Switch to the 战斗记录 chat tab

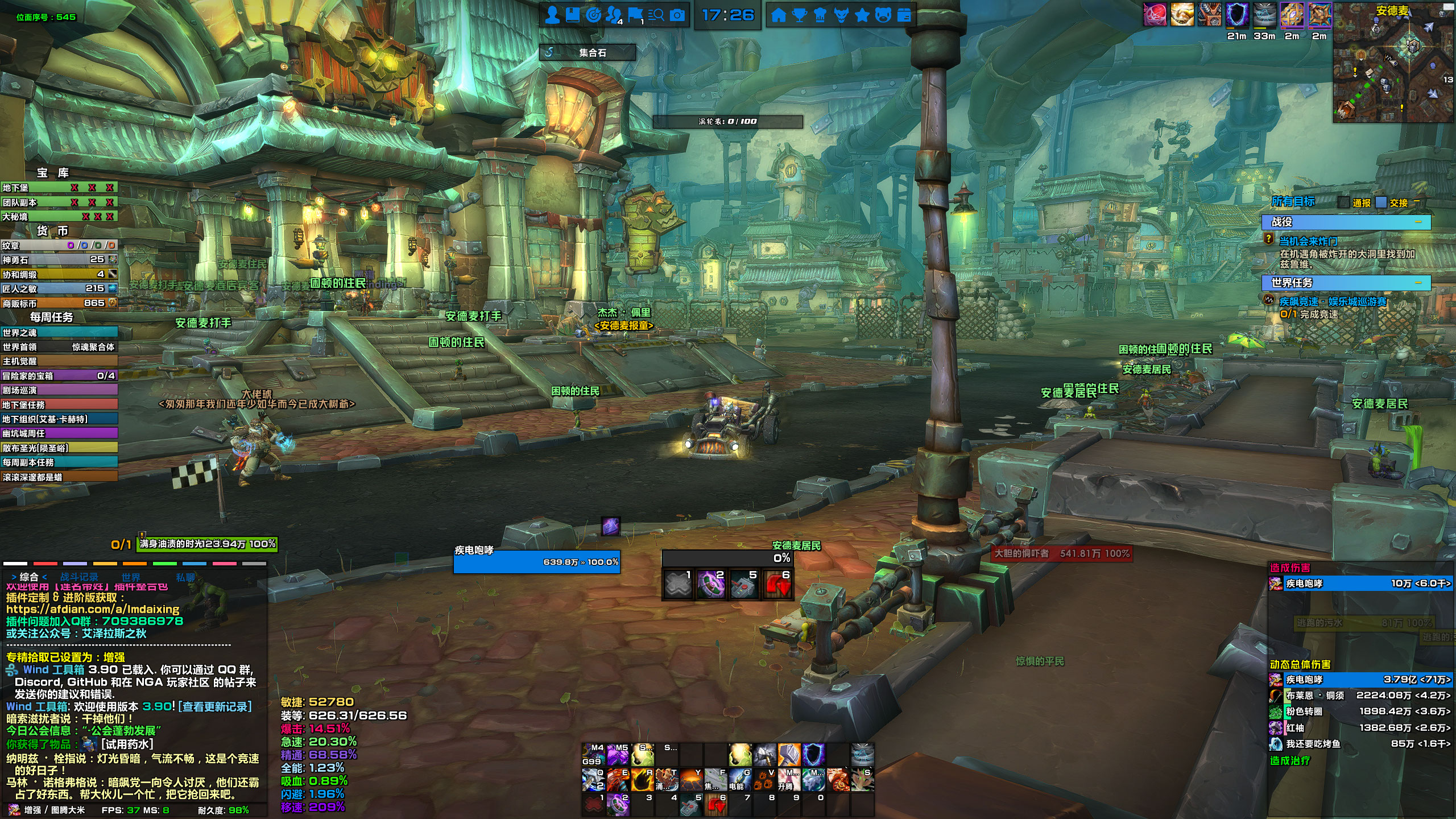coord(79,577)
